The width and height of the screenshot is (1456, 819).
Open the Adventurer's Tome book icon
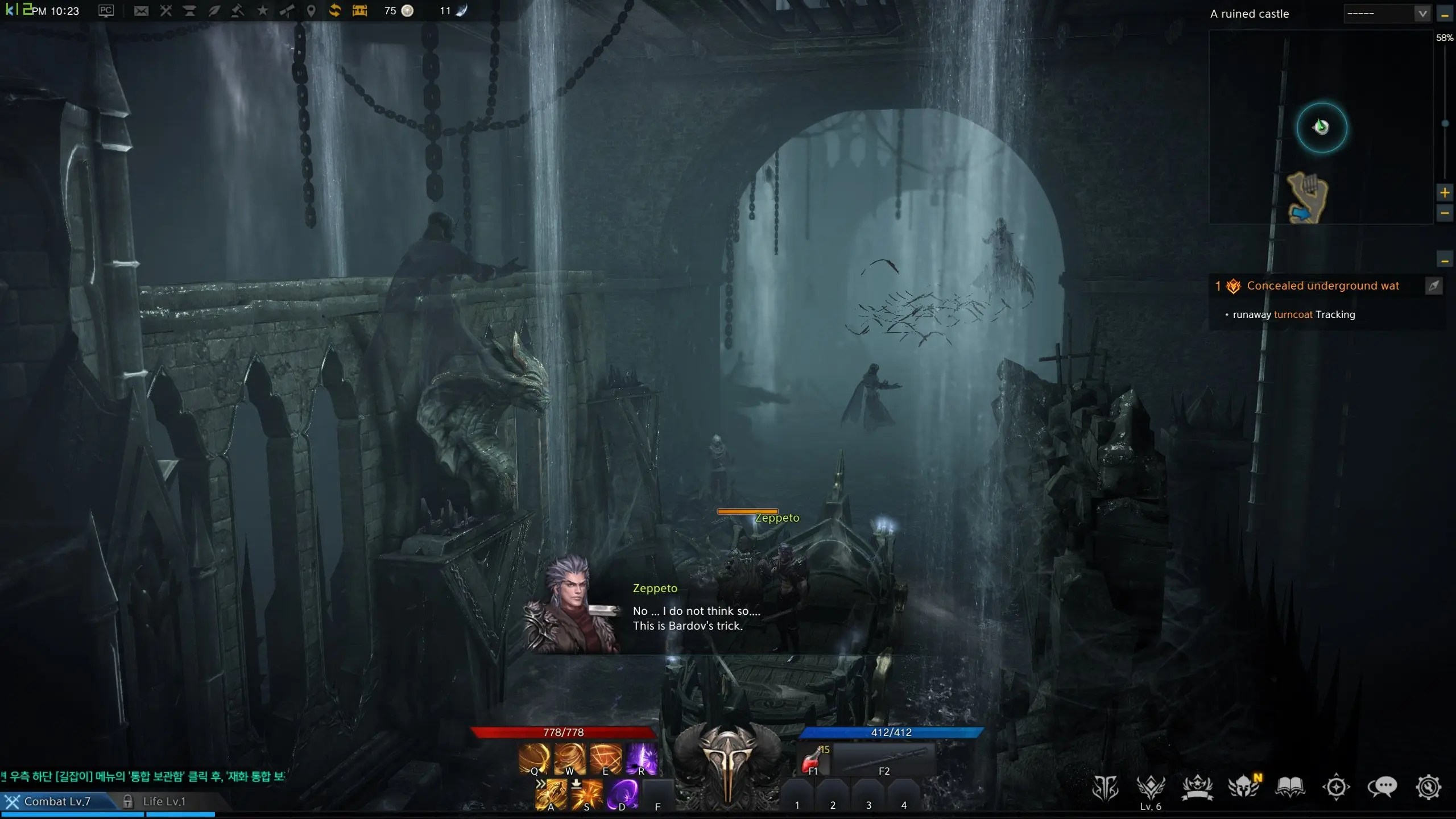tap(1290, 787)
